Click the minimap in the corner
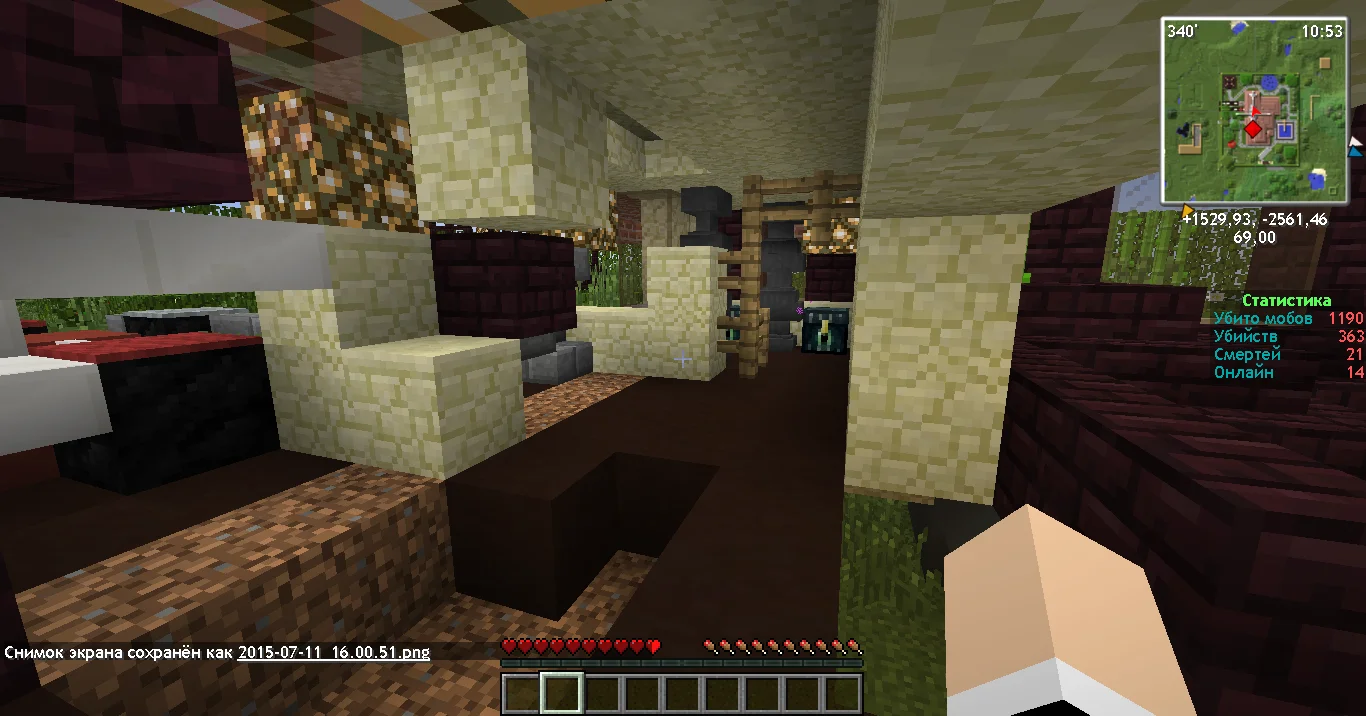The image size is (1366, 716). (1253, 110)
